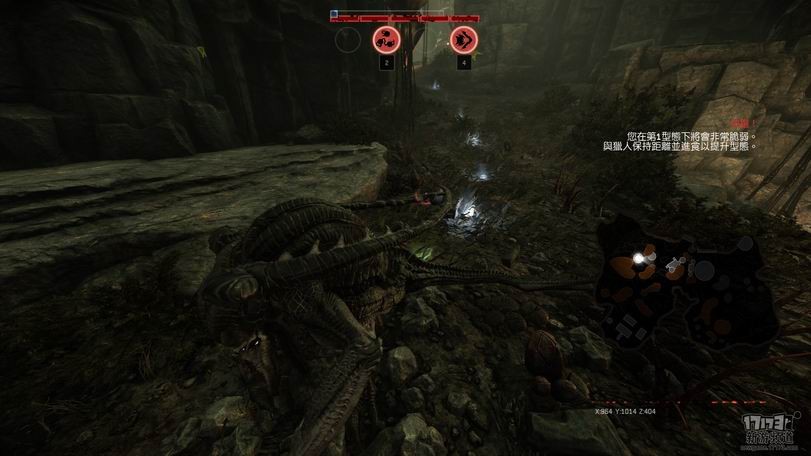Screen dimensions: 811x456
Task: Activate the three-creatures ability icon
Action: tap(385, 40)
